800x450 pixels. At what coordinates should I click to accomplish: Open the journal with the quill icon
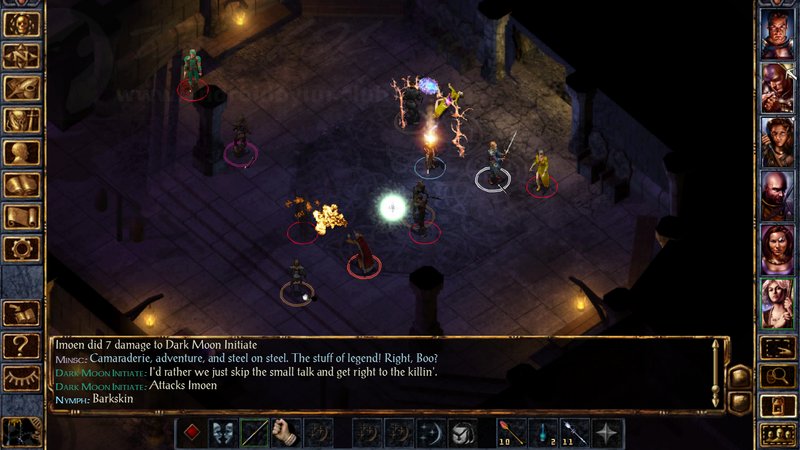point(22,88)
